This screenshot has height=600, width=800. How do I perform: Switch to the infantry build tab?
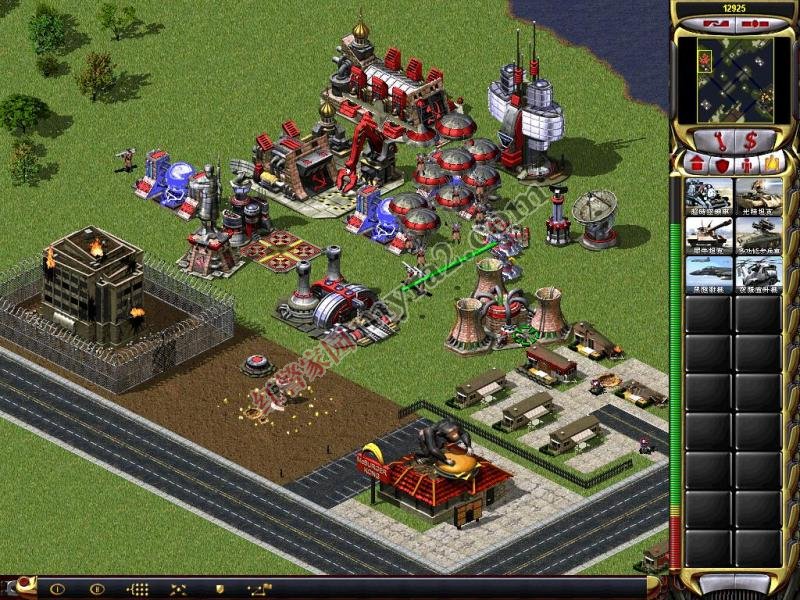(x=745, y=162)
